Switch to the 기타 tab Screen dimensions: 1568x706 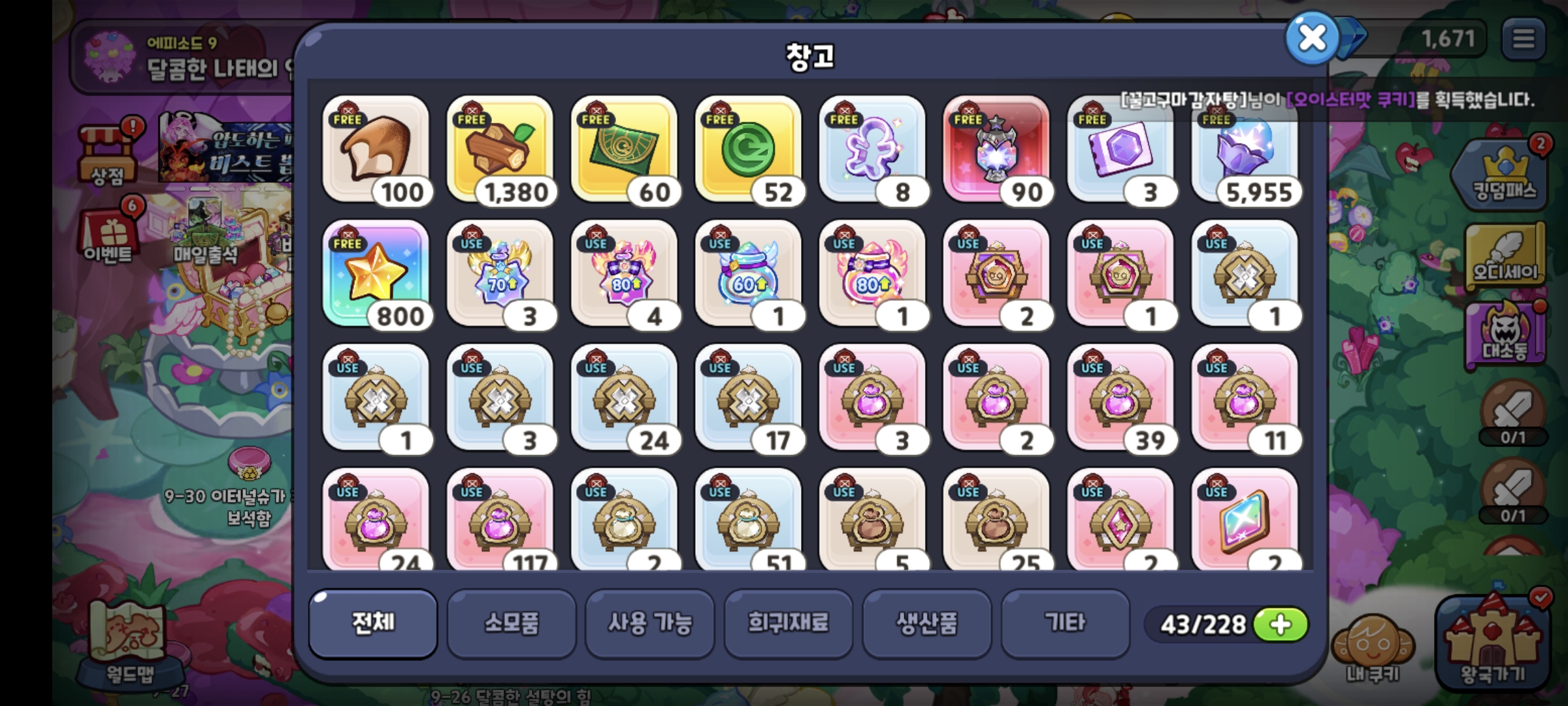point(1065,625)
